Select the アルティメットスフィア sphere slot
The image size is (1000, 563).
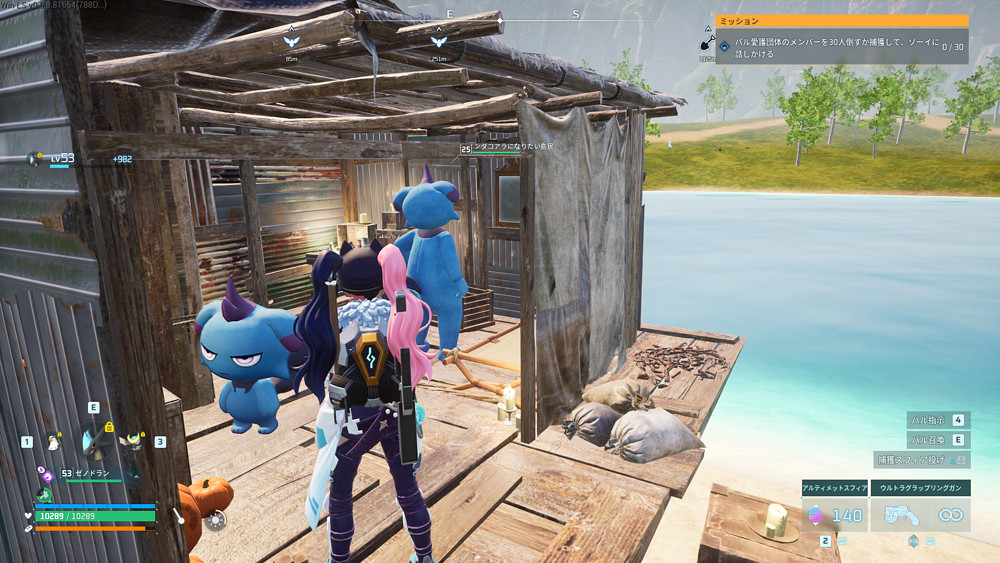[x=832, y=514]
